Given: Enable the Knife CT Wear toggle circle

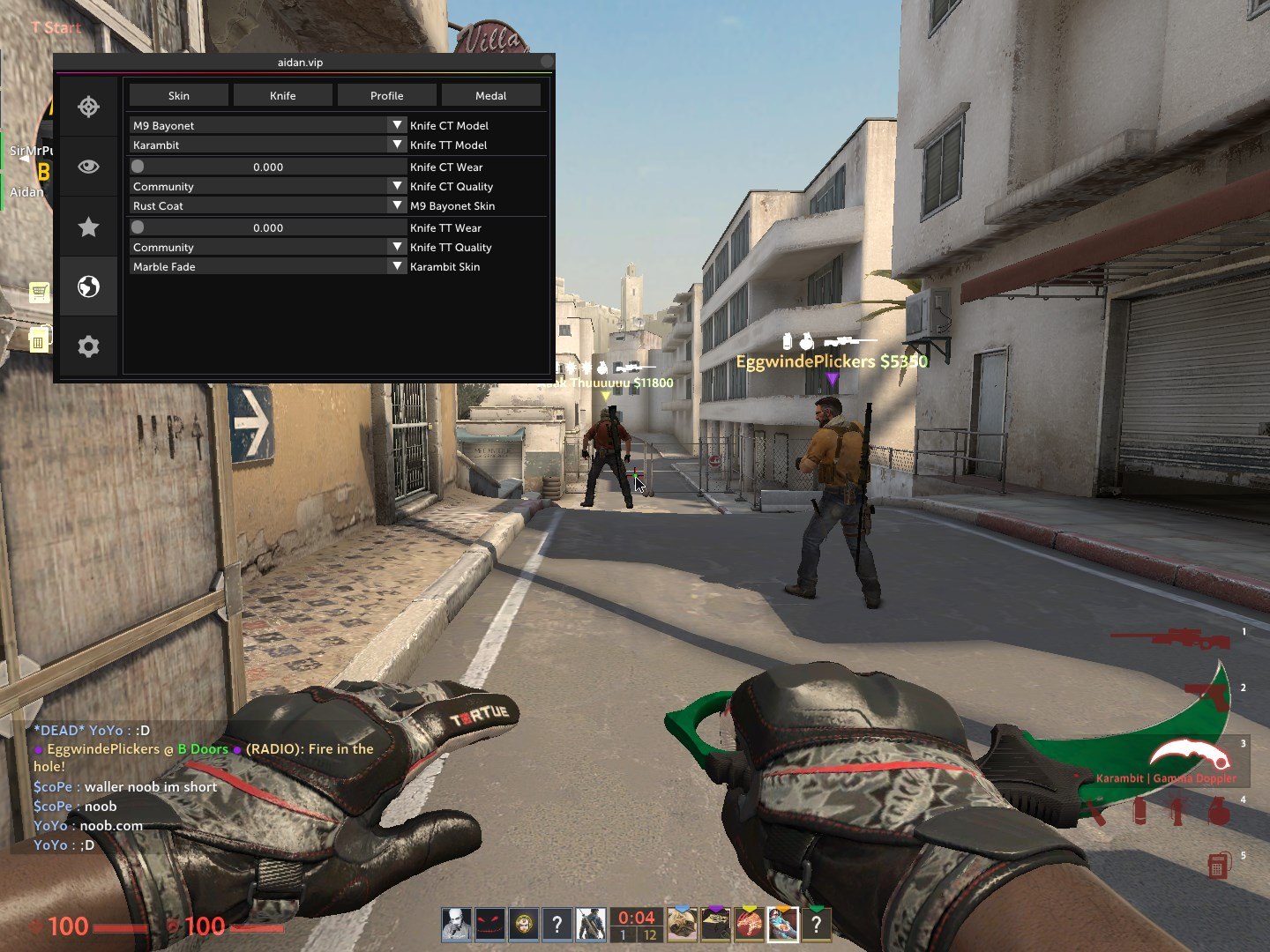Looking at the screenshot, I should pyautogui.click(x=137, y=165).
